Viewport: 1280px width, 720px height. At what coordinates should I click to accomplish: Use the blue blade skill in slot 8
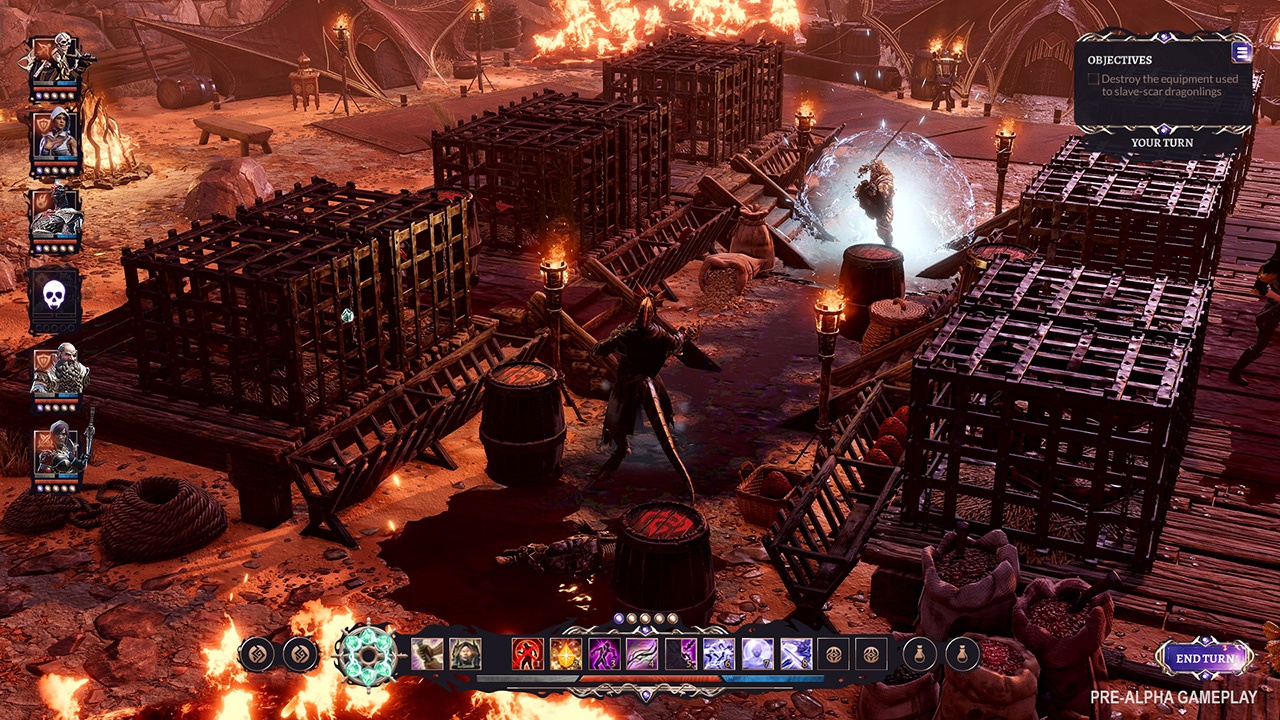pos(796,654)
